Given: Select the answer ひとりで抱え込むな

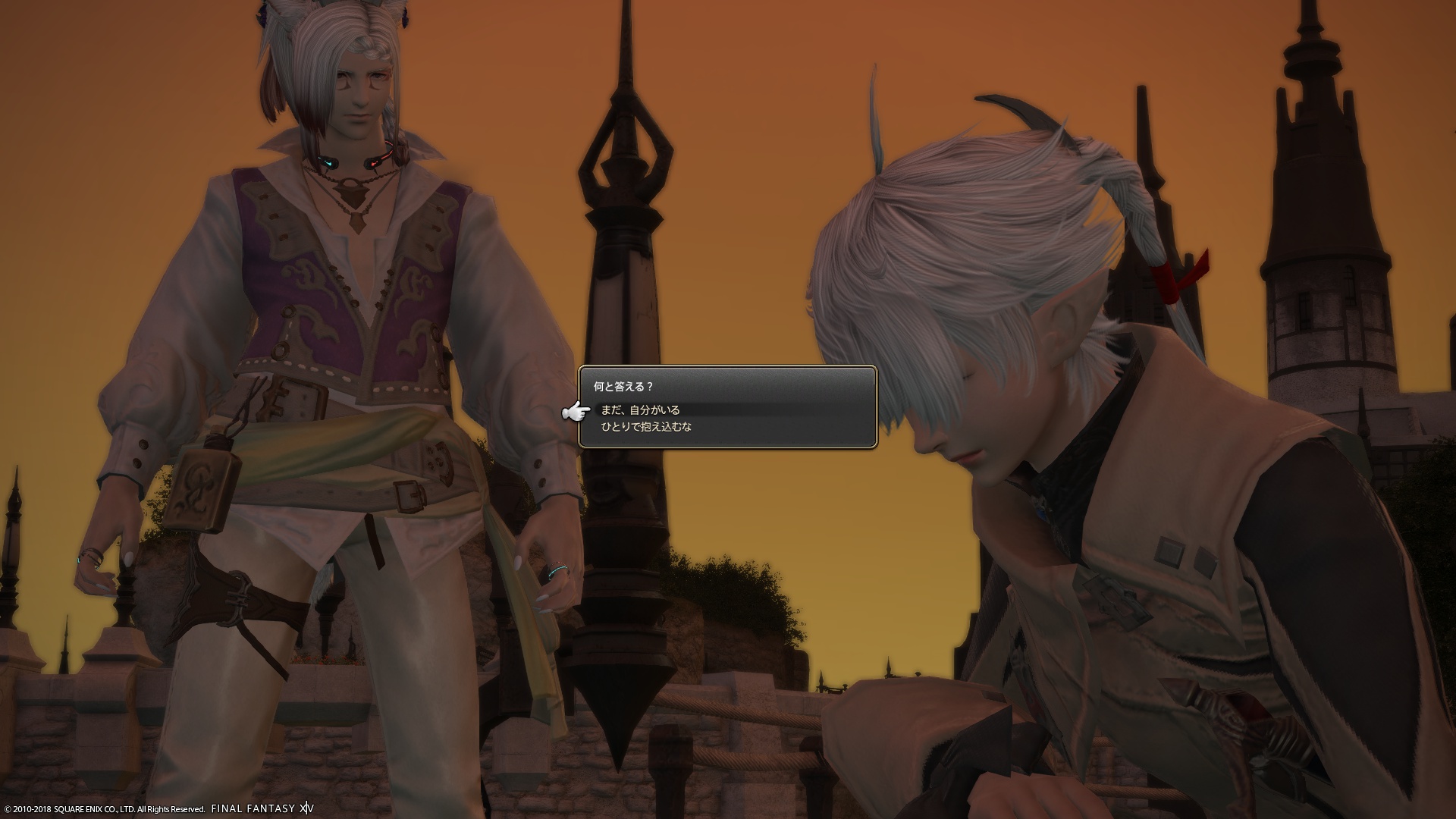Looking at the screenshot, I should pyautogui.click(x=646, y=427).
